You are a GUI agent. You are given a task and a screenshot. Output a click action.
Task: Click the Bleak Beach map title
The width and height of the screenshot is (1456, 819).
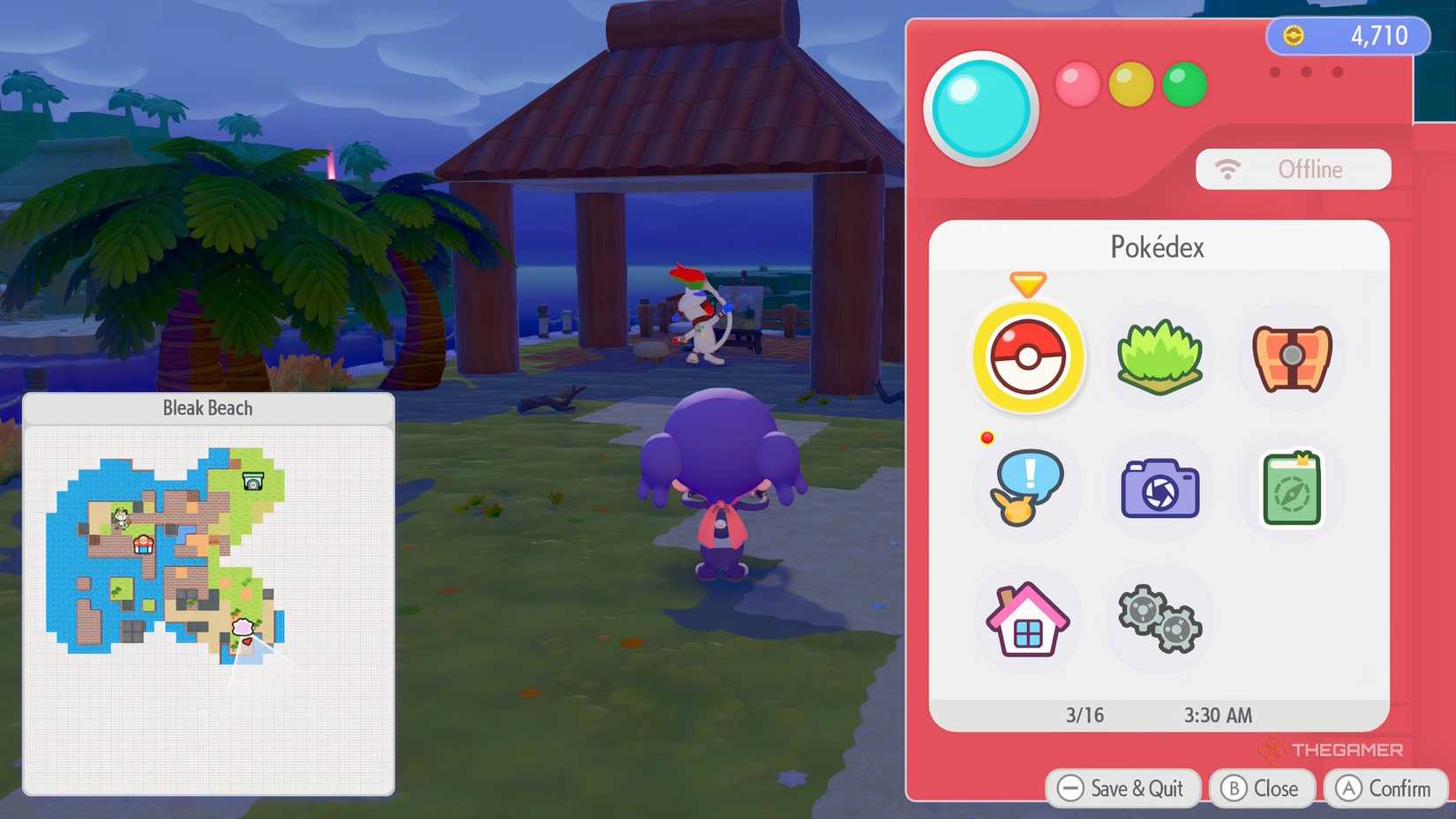pyautogui.click(x=206, y=408)
